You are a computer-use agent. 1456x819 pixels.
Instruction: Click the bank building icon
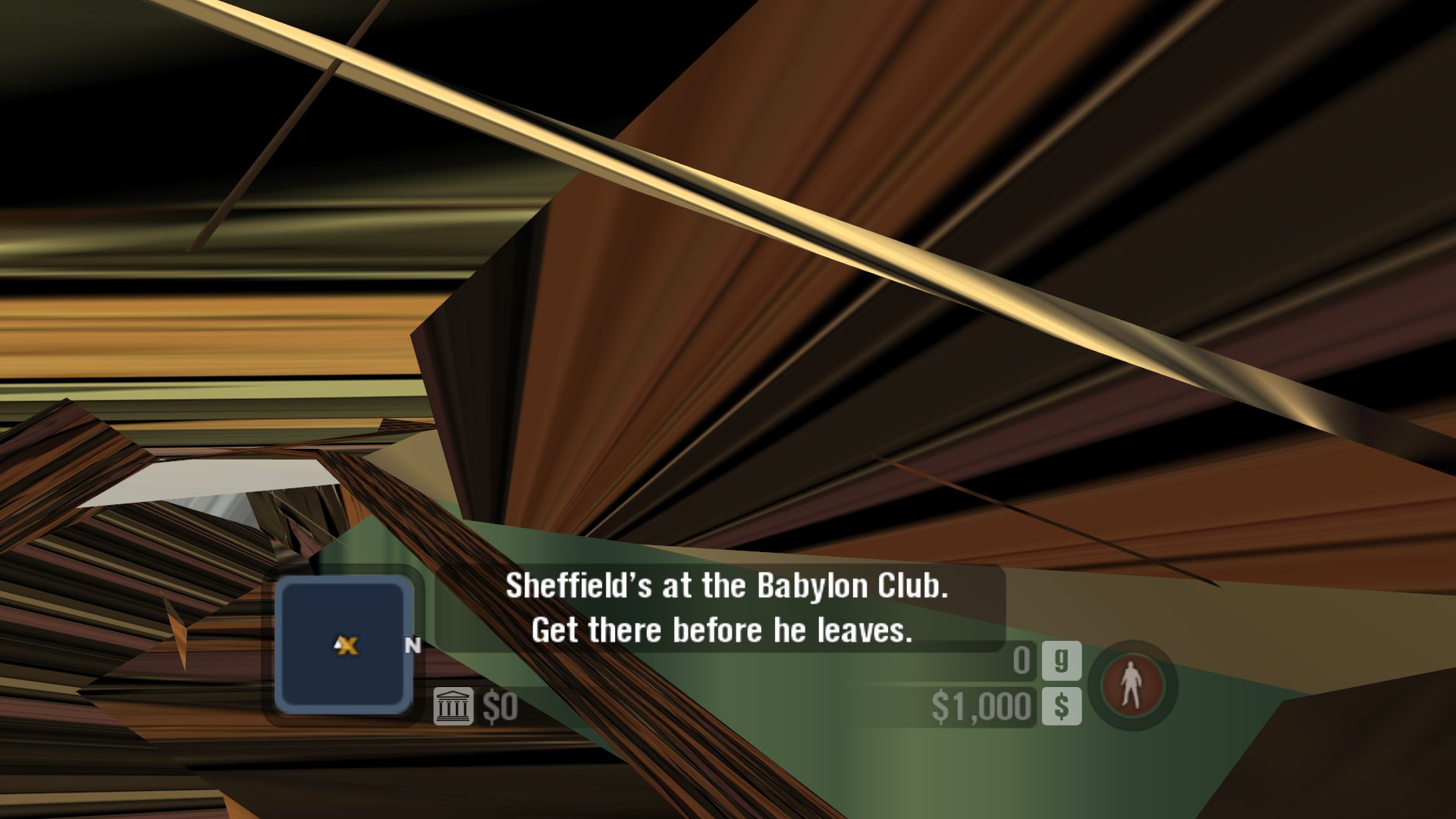pyautogui.click(x=453, y=707)
